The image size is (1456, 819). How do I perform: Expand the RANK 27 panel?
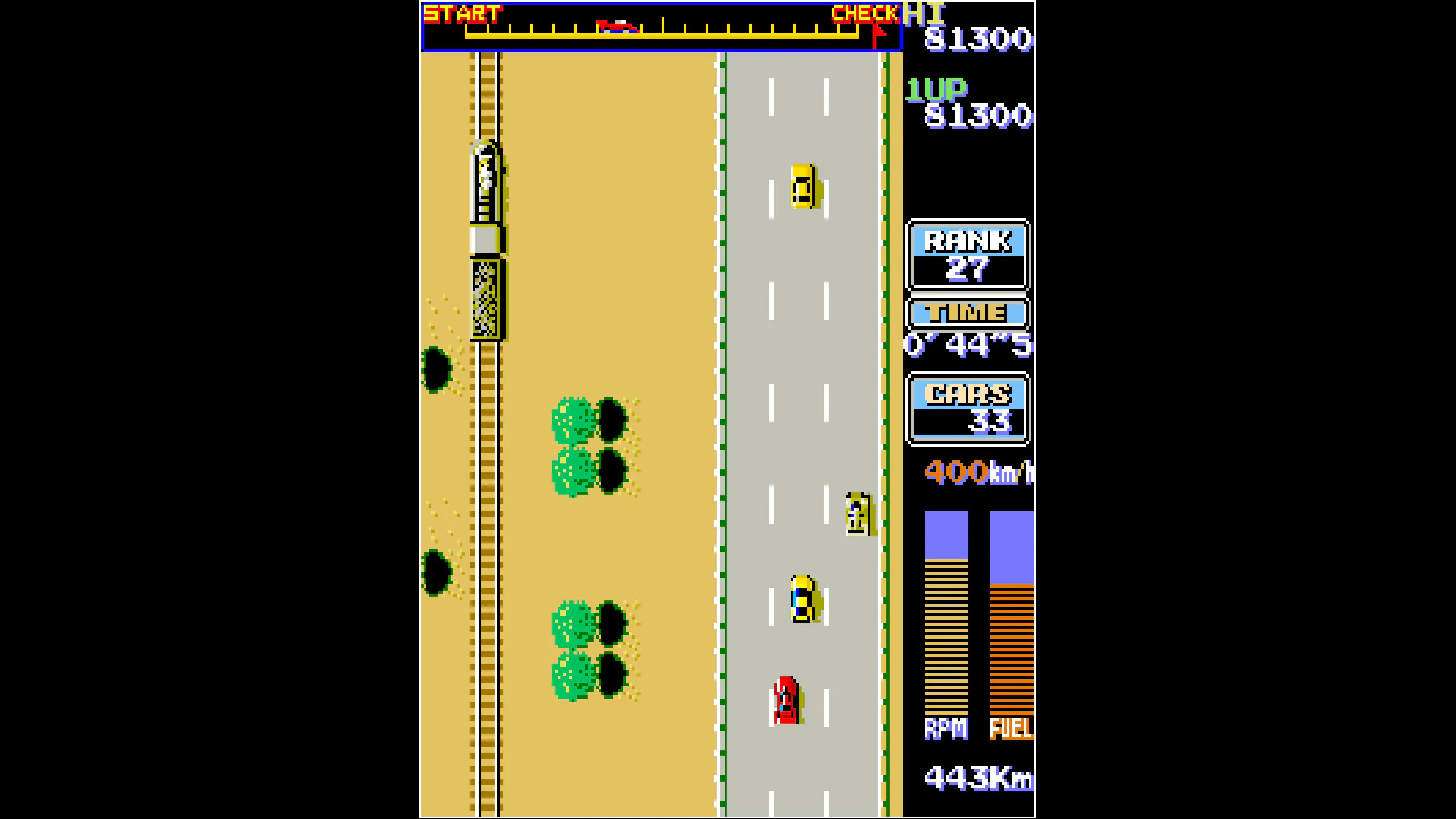tap(967, 256)
